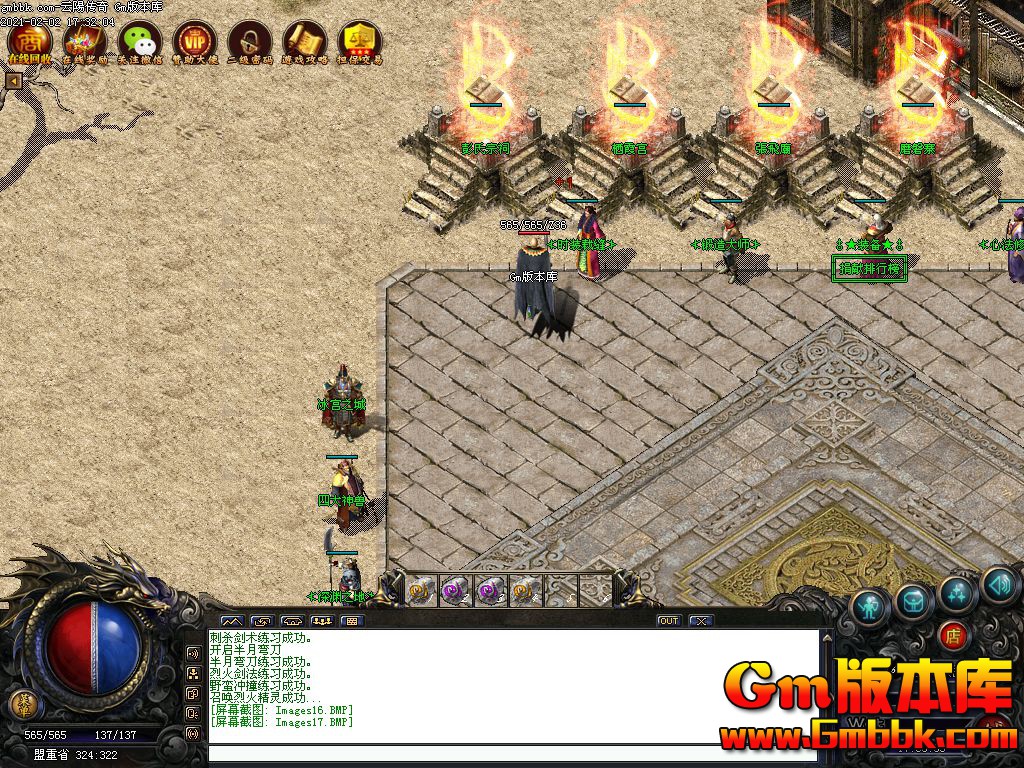Close the chat panel with the X button
Viewport: 1024px width, 768px height.
(x=701, y=621)
